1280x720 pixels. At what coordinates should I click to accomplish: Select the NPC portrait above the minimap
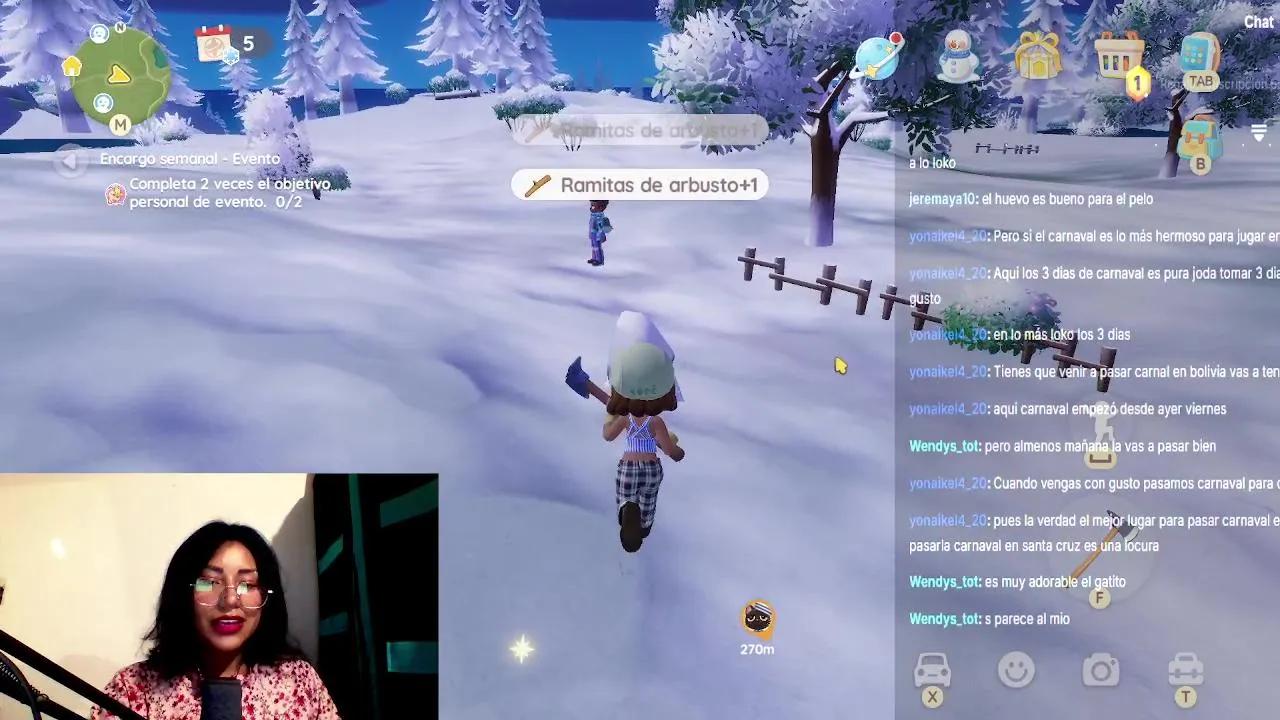pos(98,33)
